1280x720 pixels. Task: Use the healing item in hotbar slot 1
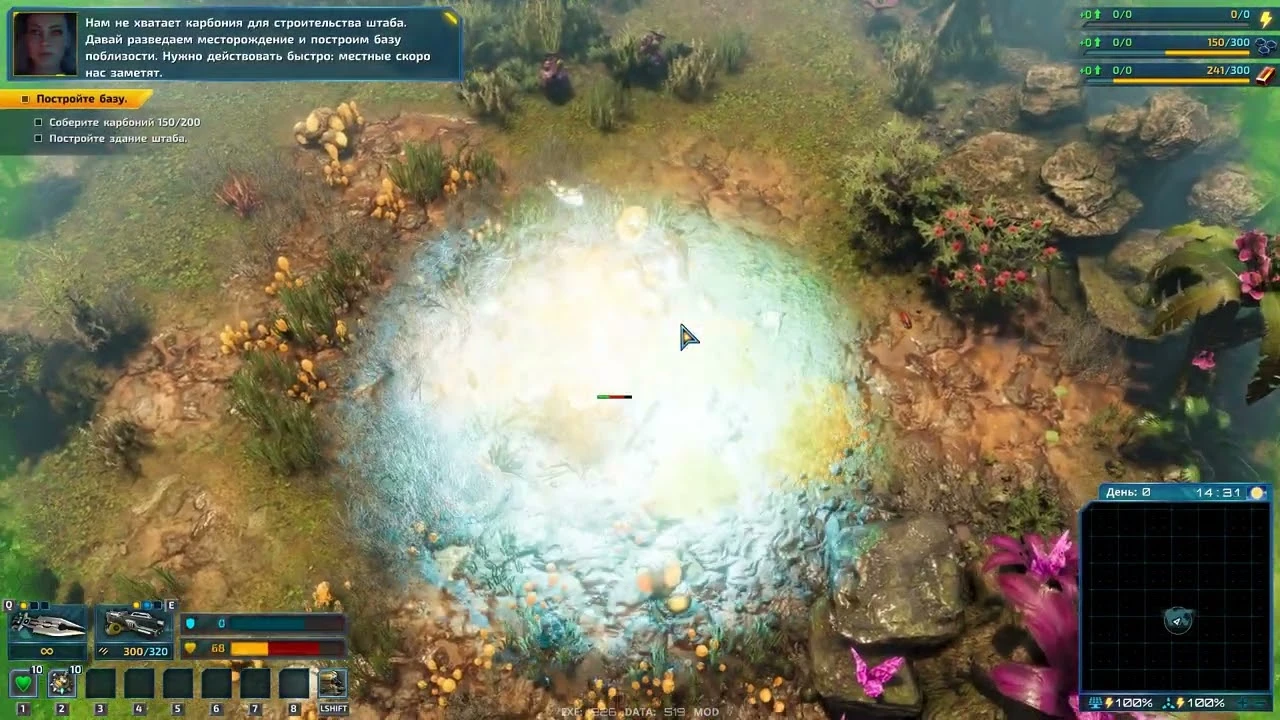[24, 683]
